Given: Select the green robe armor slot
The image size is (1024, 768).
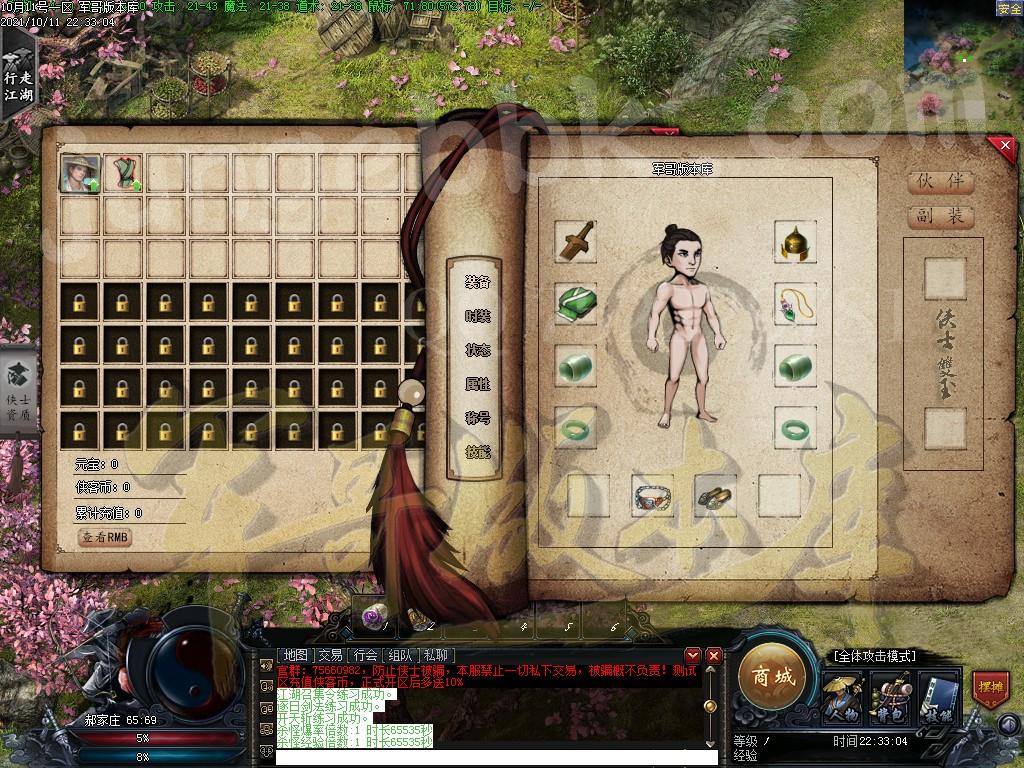Looking at the screenshot, I should [575, 303].
